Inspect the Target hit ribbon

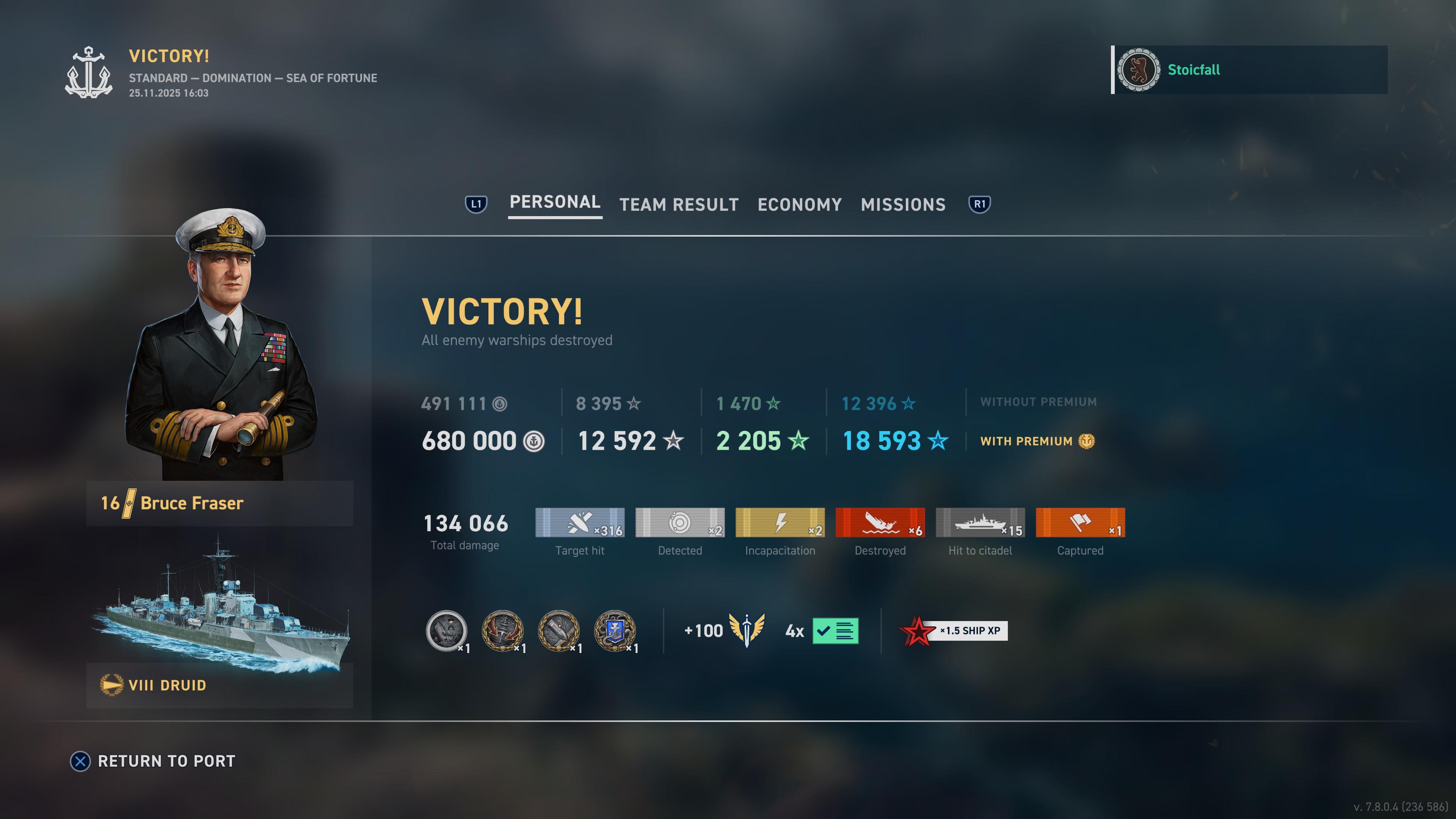[x=579, y=522]
